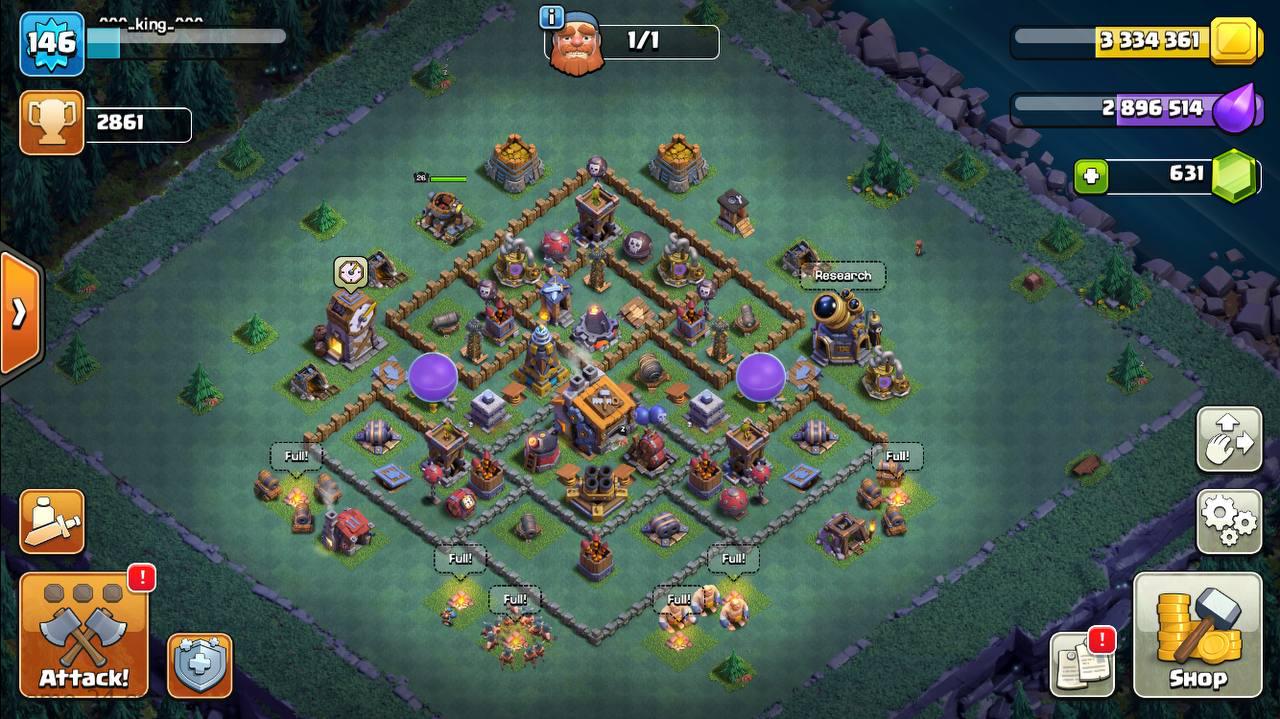Tap the clock bubble above the Clock Tower
The image size is (1280, 719).
coord(350,272)
